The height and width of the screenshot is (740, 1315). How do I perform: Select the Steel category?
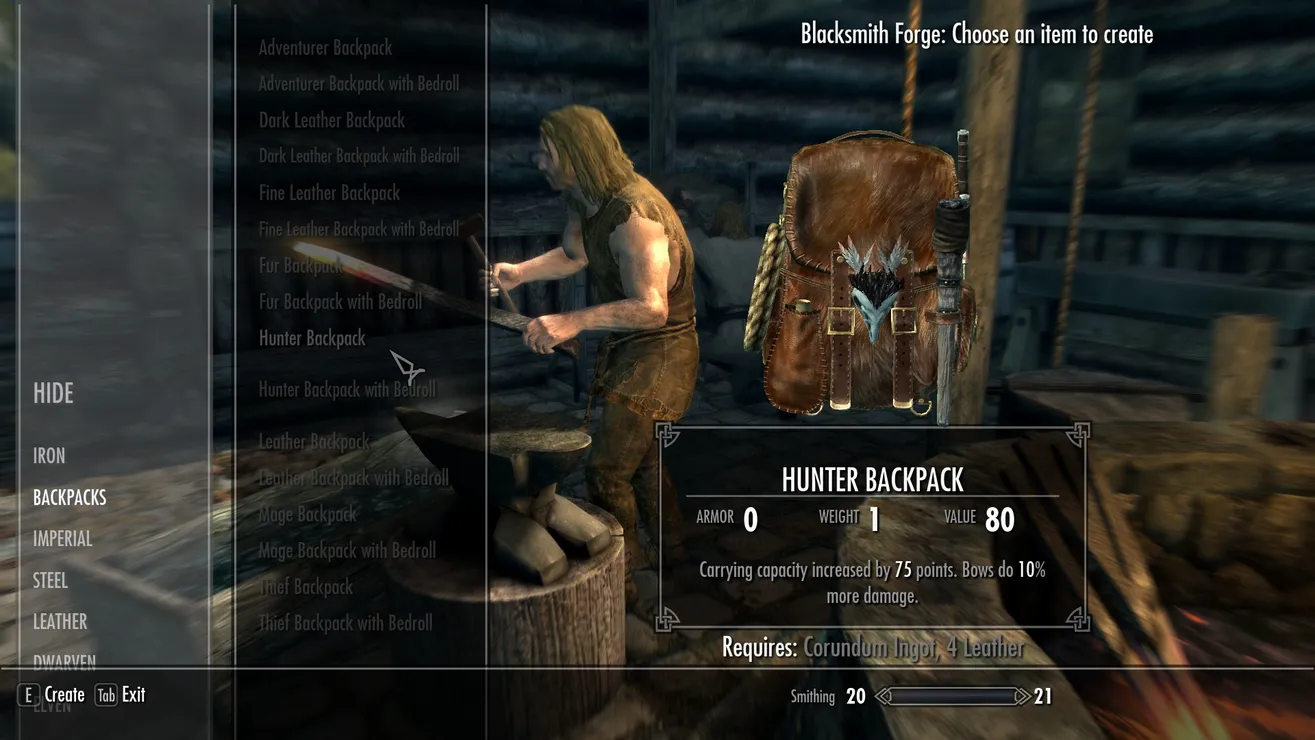pos(50,580)
